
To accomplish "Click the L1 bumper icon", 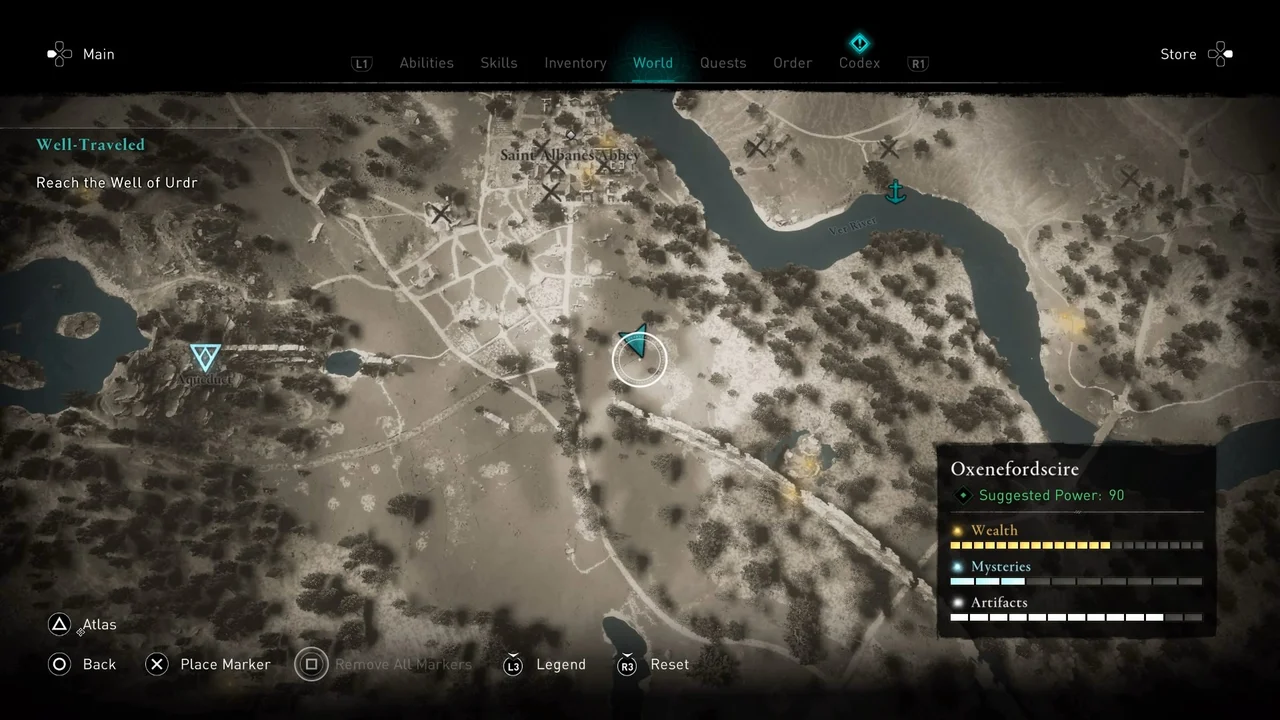I will click(x=362, y=63).
